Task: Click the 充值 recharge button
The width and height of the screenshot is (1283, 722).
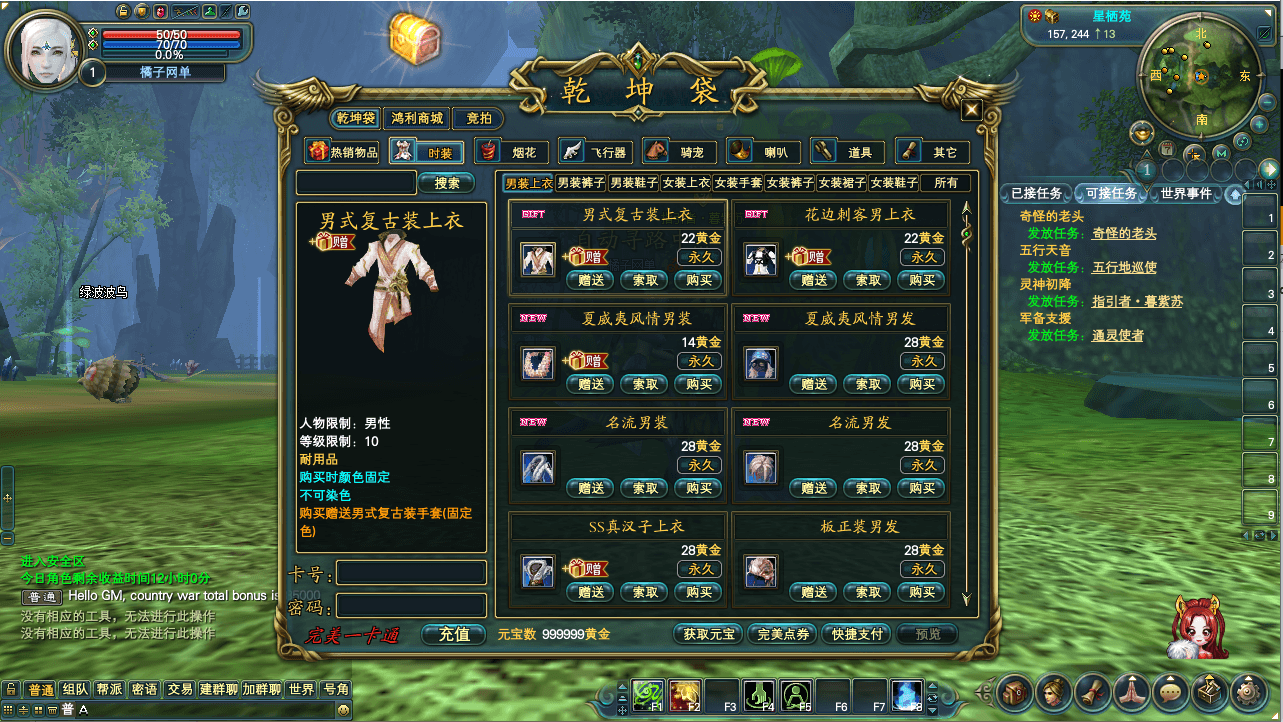Action: [454, 634]
